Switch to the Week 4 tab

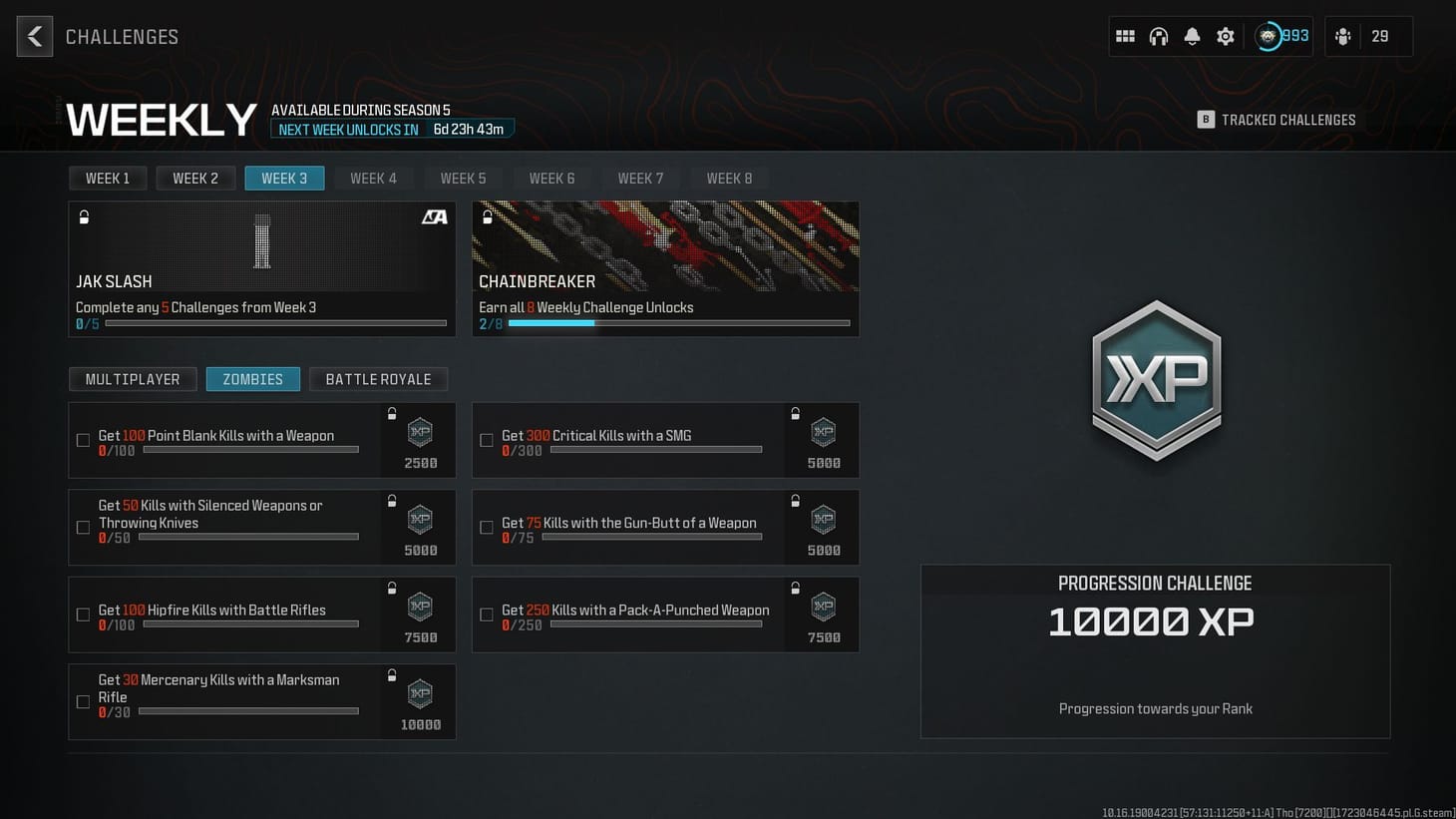pos(374,178)
